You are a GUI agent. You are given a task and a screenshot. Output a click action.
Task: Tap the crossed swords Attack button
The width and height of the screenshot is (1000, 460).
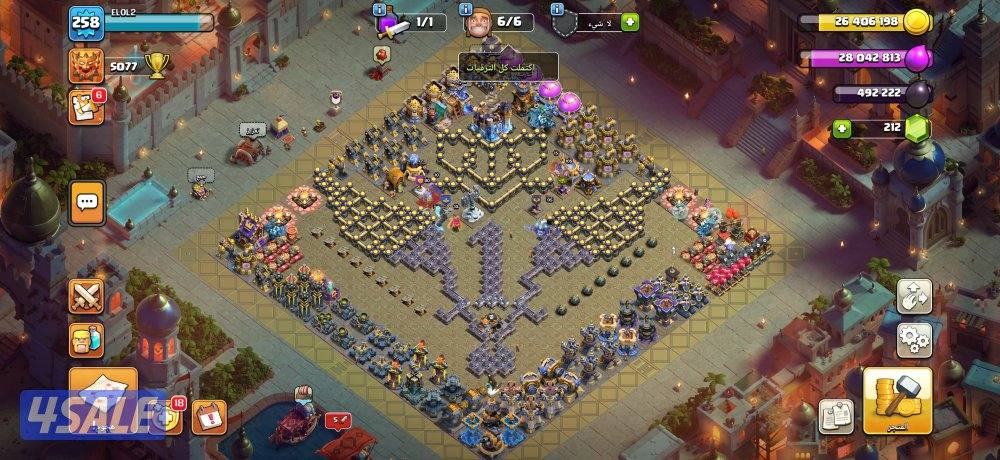pyautogui.click(x=87, y=297)
